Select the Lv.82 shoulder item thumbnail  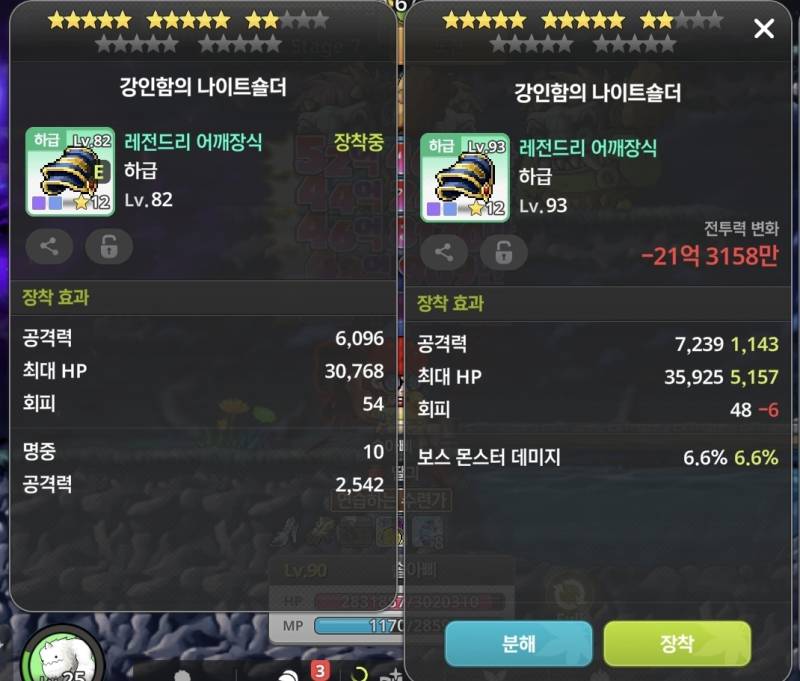pyautogui.click(x=70, y=171)
